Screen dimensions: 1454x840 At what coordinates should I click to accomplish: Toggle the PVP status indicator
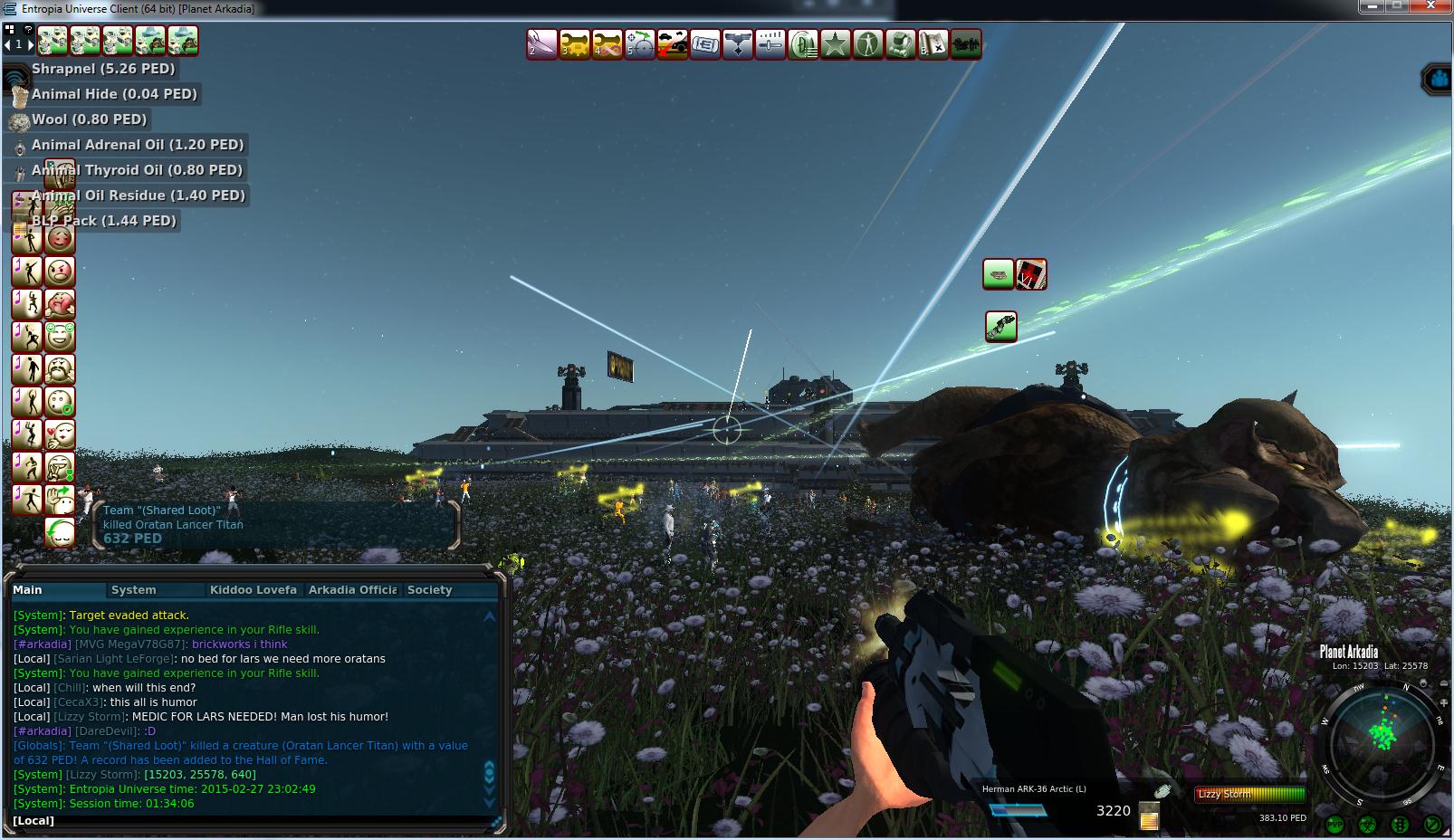1334,825
